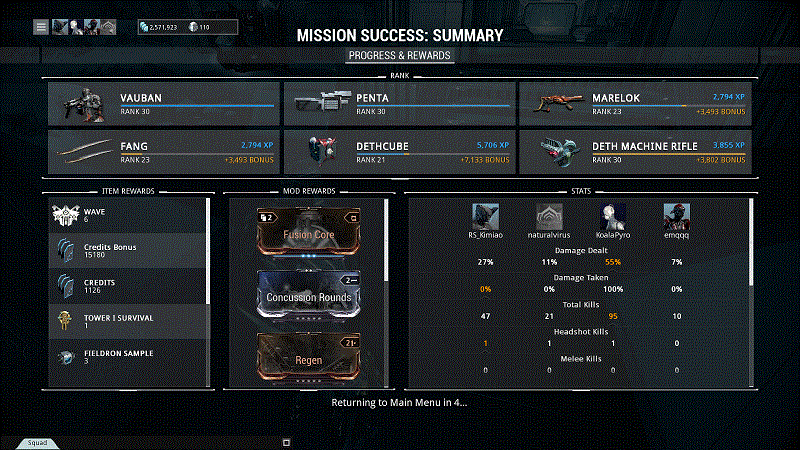Select the Vauban rank panel
Image resolution: width=800 pixels, height=450 pixels.
click(x=163, y=103)
